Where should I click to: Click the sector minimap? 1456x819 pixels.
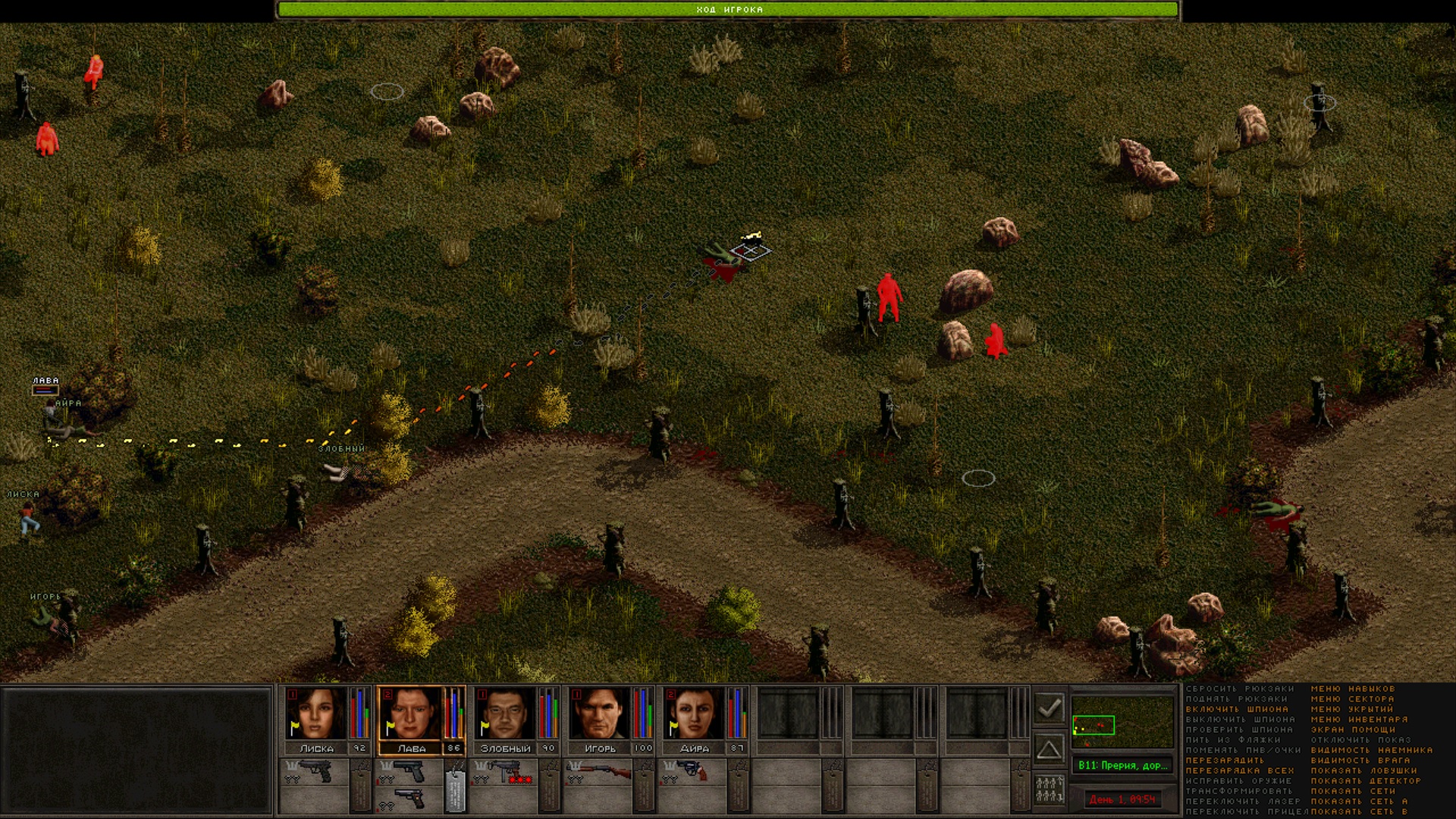[1122, 723]
